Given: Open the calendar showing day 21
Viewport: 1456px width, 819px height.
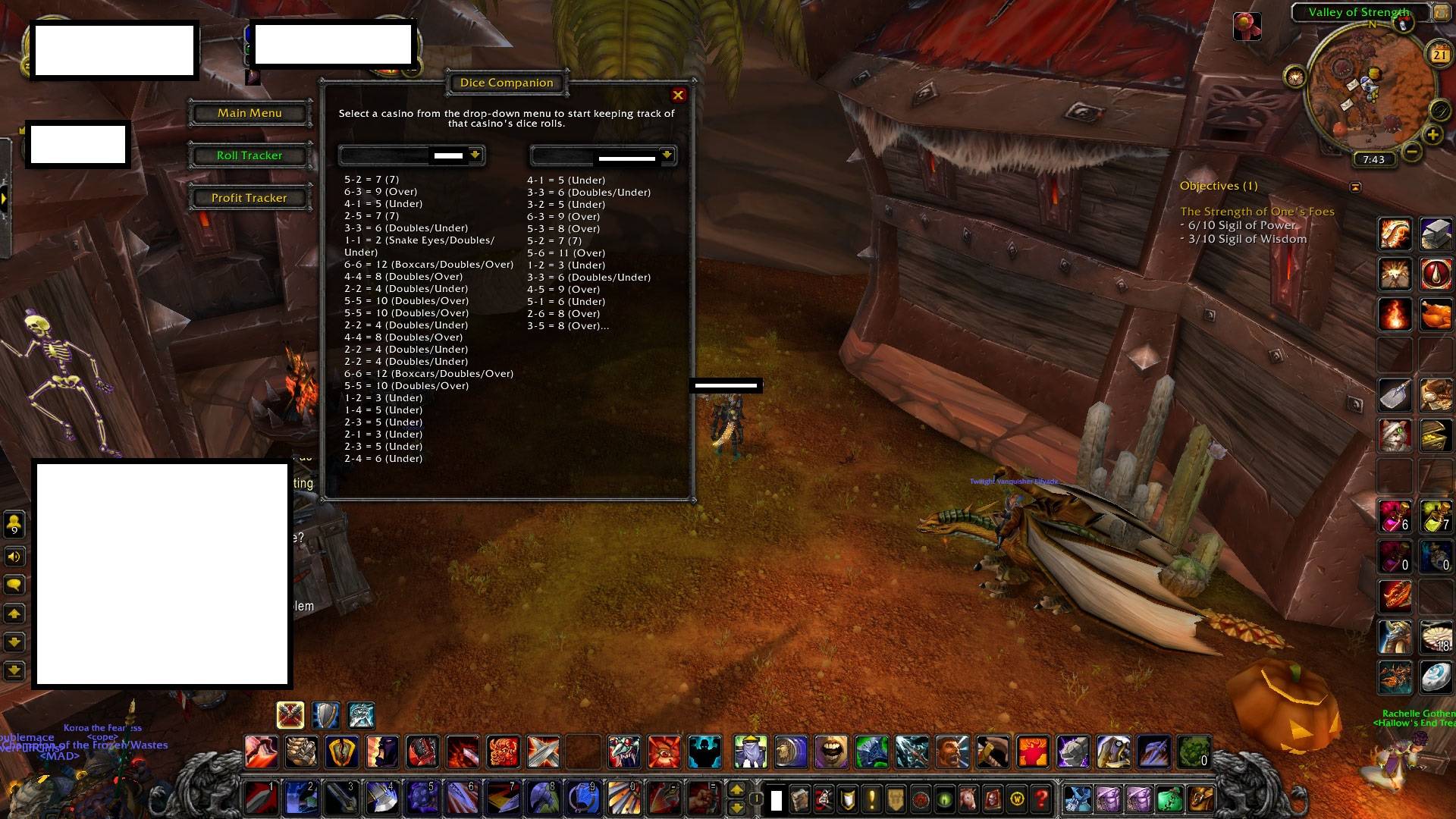Looking at the screenshot, I should [x=1439, y=54].
